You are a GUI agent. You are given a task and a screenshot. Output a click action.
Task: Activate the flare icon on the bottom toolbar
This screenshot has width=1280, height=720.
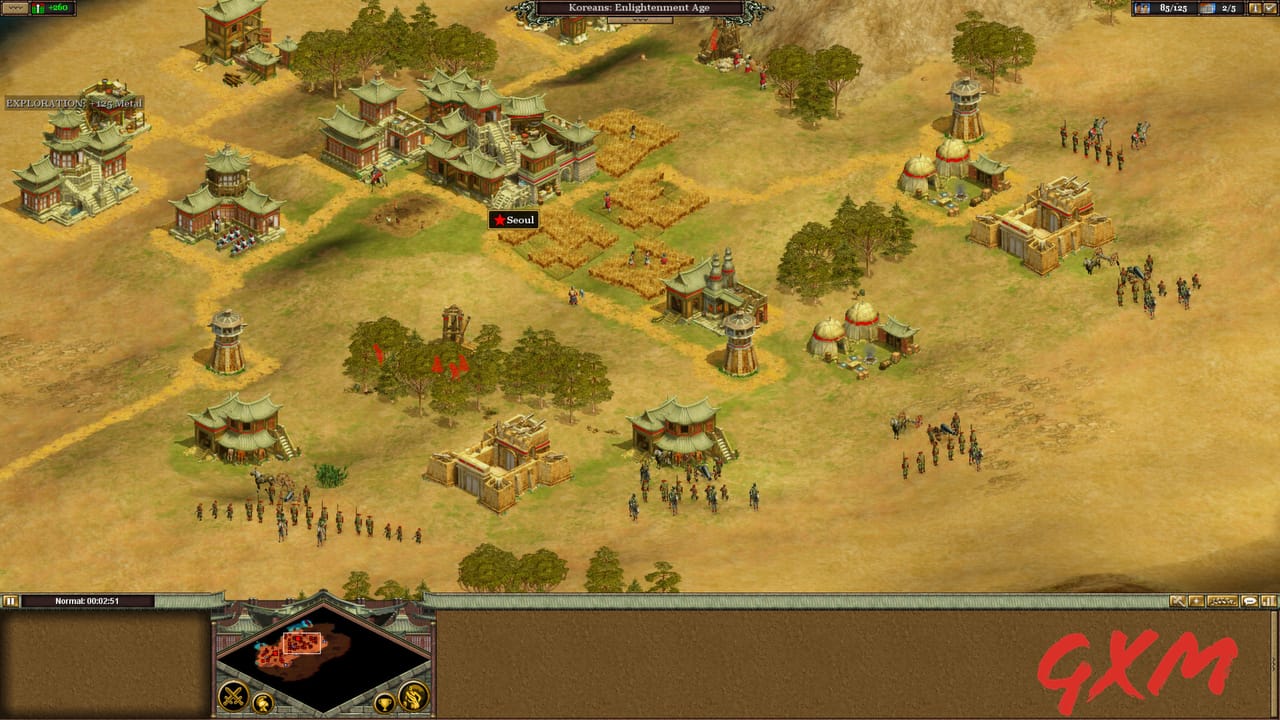point(1196,600)
